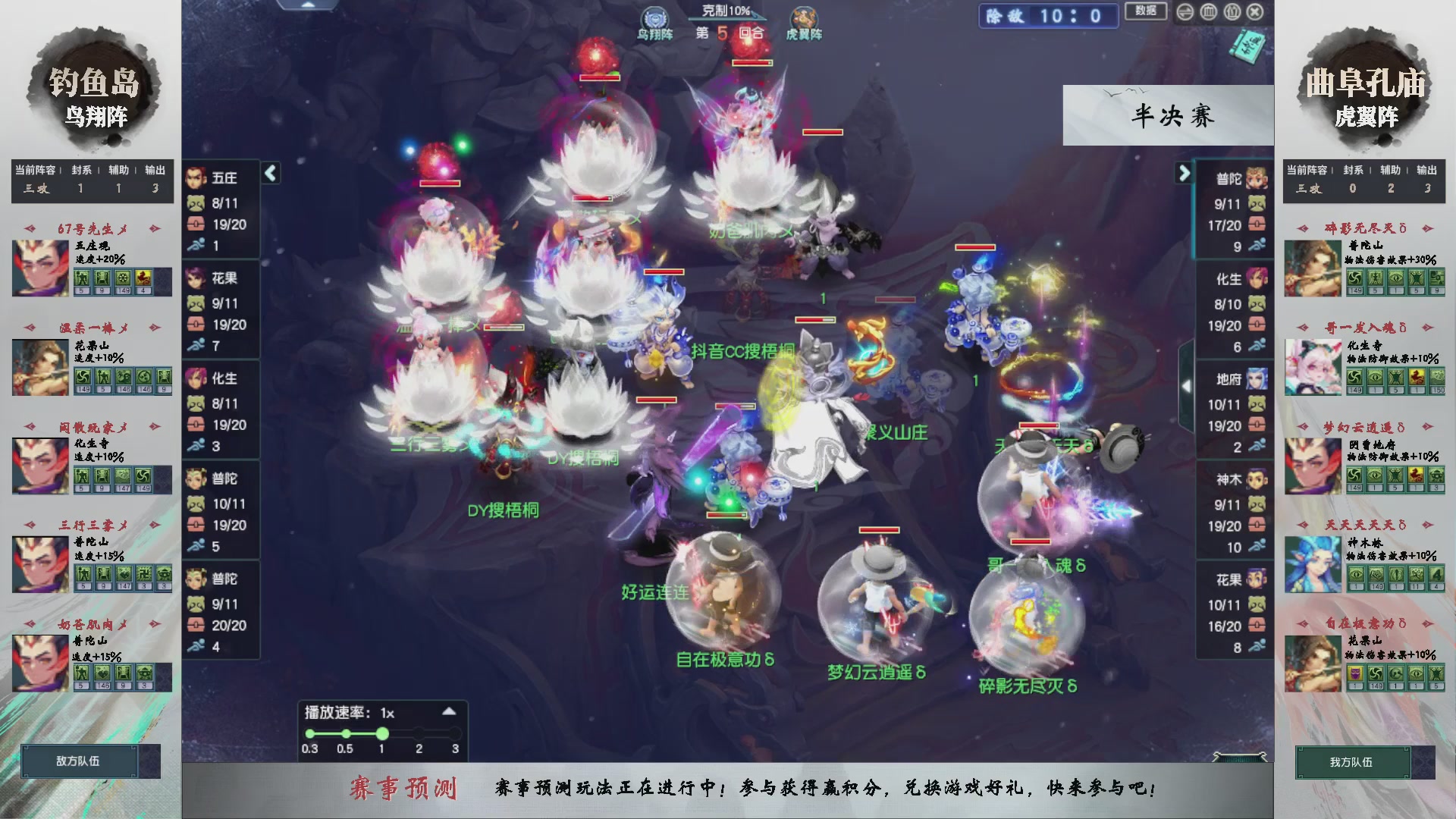Click the 除敌 10:0 score display

(x=1049, y=17)
